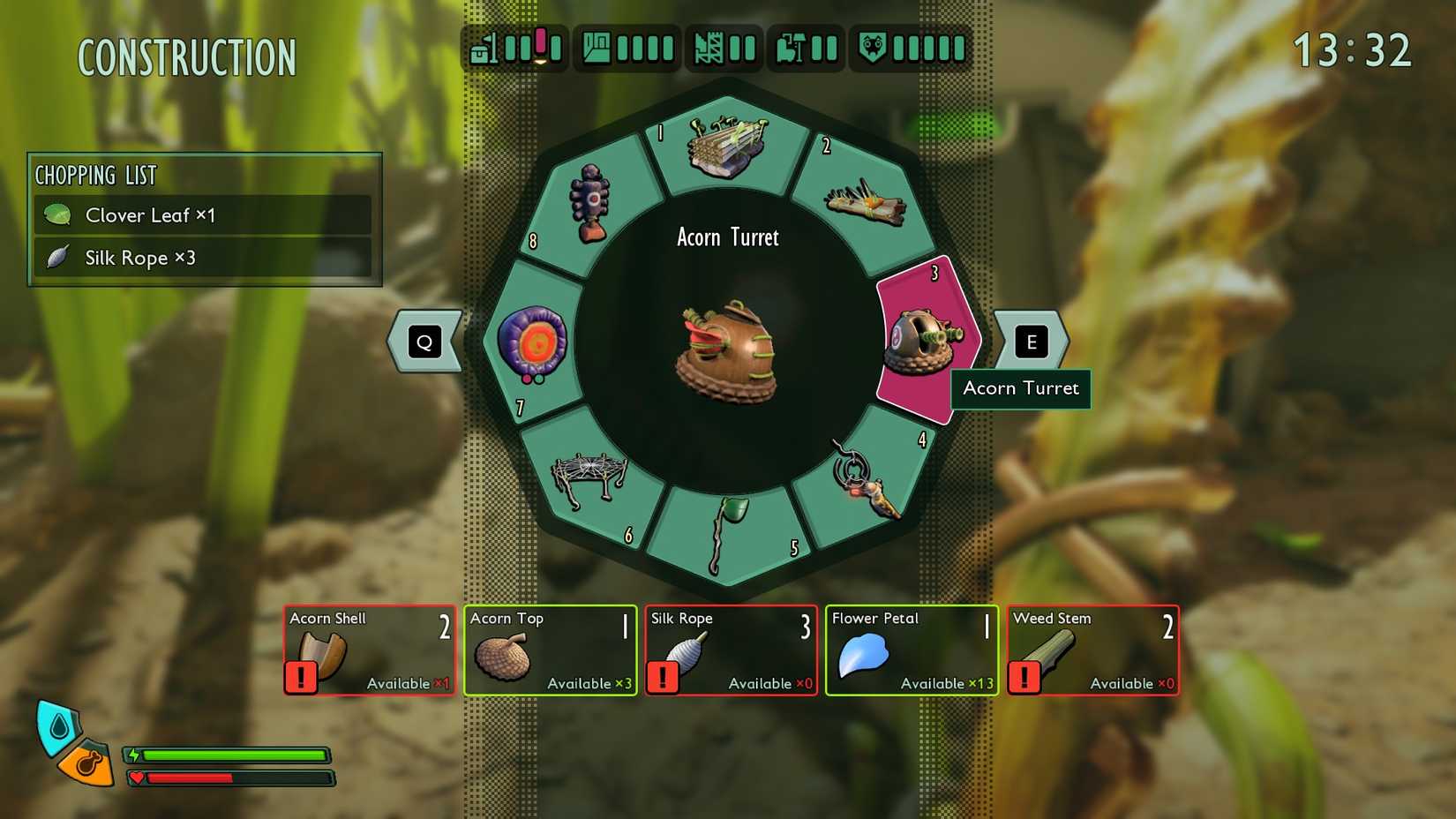The image size is (1456, 819).
Task: Click the Acorn Shell ingredient card
Action: pyautogui.click(x=370, y=650)
